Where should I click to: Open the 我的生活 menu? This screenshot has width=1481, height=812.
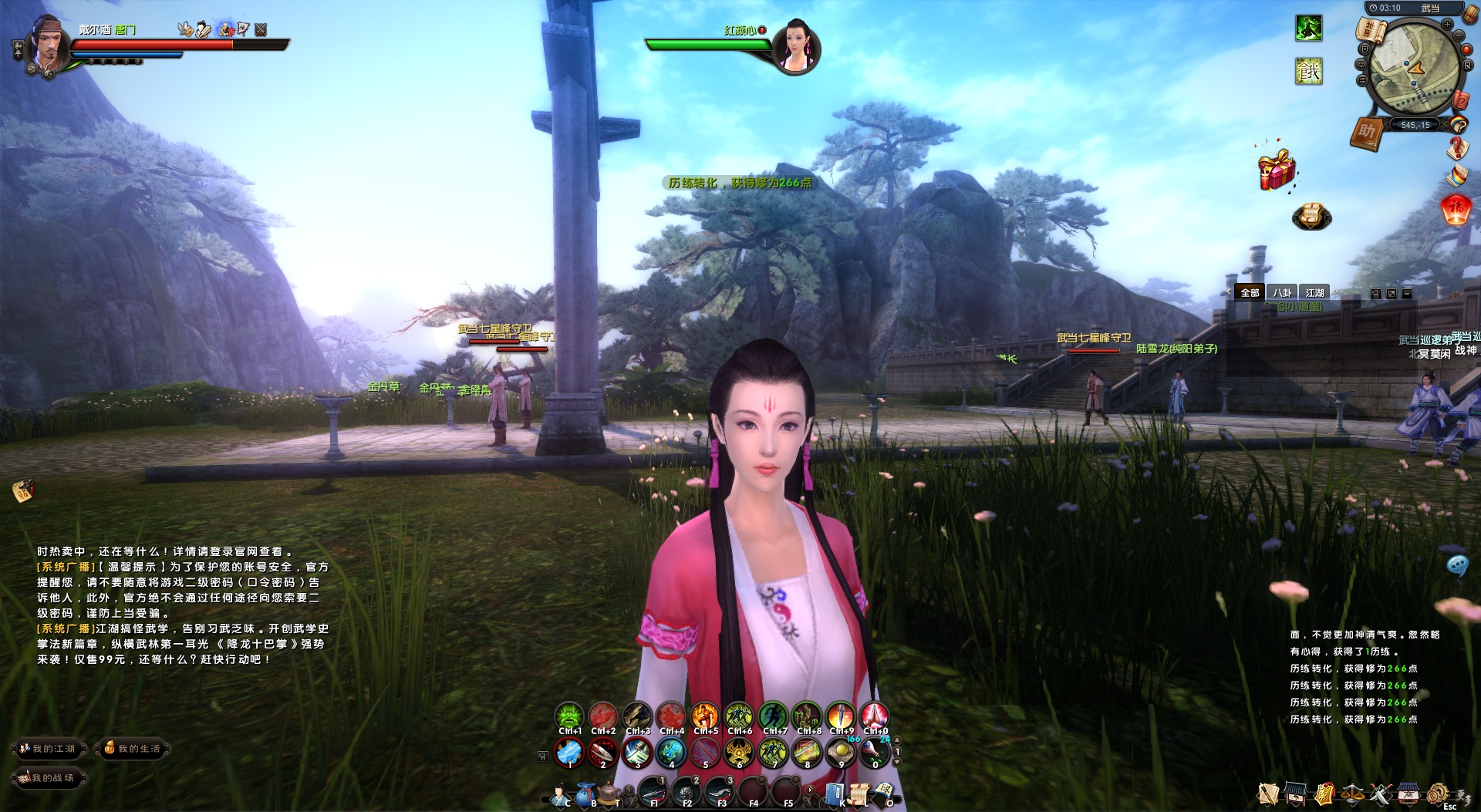point(133,749)
